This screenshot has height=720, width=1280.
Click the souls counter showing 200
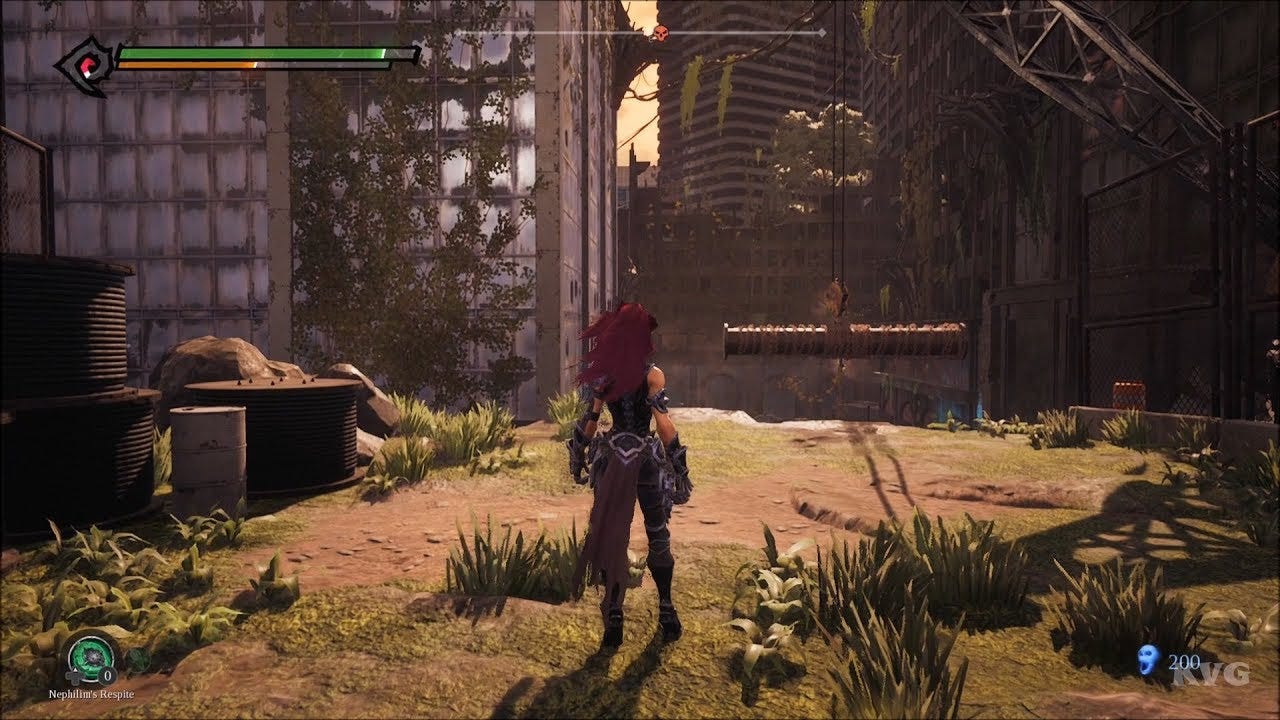[x=1184, y=664]
